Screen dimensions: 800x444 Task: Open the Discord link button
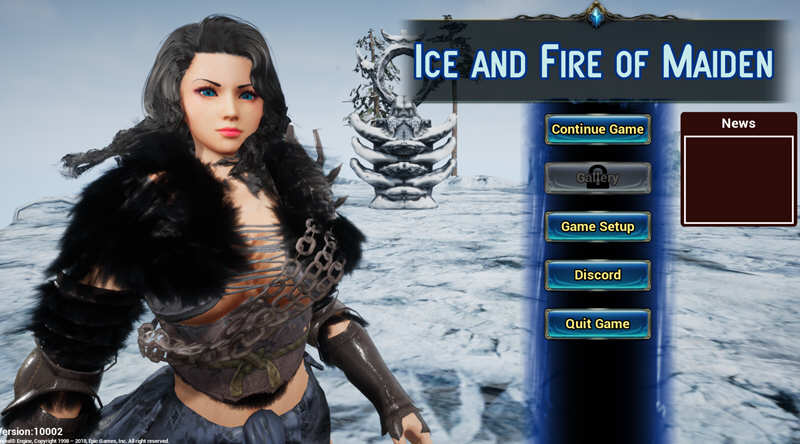point(597,275)
